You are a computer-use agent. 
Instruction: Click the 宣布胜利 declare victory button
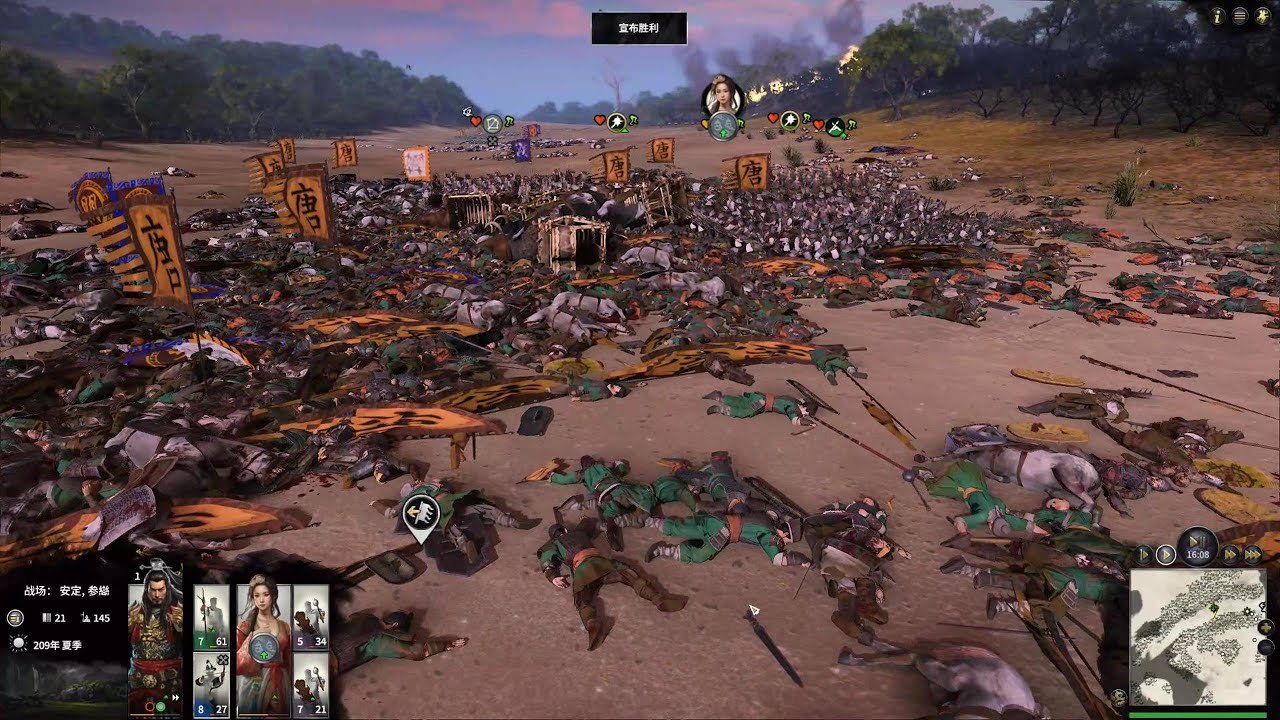click(x=639, y=28)
